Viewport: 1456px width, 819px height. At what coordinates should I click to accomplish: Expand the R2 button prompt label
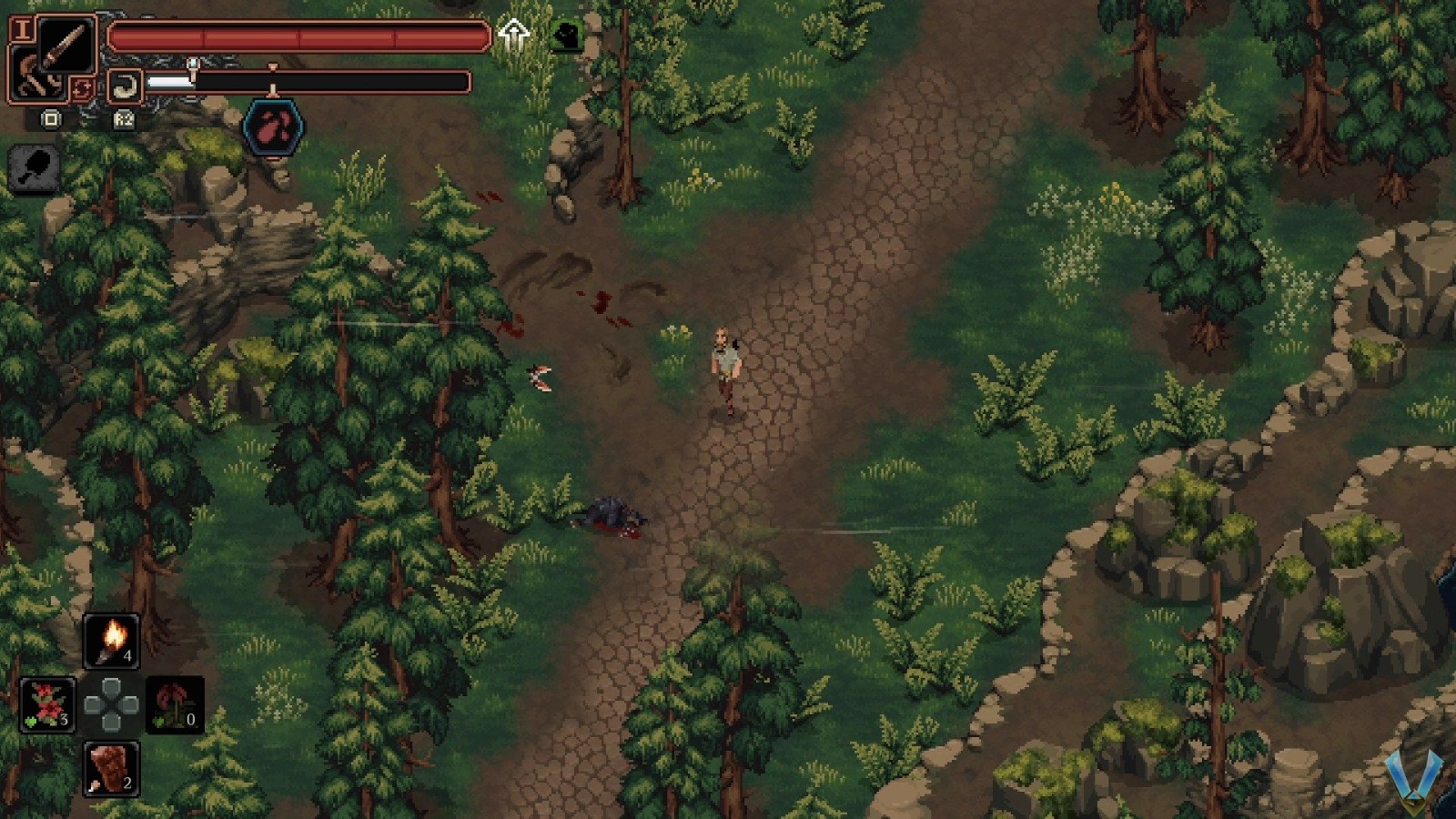tap(124, 121)
